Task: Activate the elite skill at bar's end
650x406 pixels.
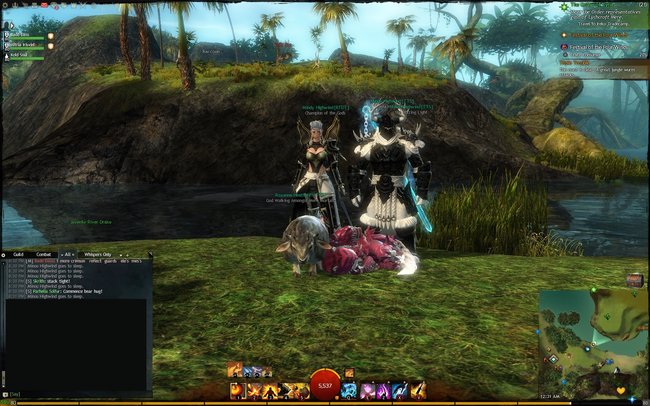Action: point(416,390)
